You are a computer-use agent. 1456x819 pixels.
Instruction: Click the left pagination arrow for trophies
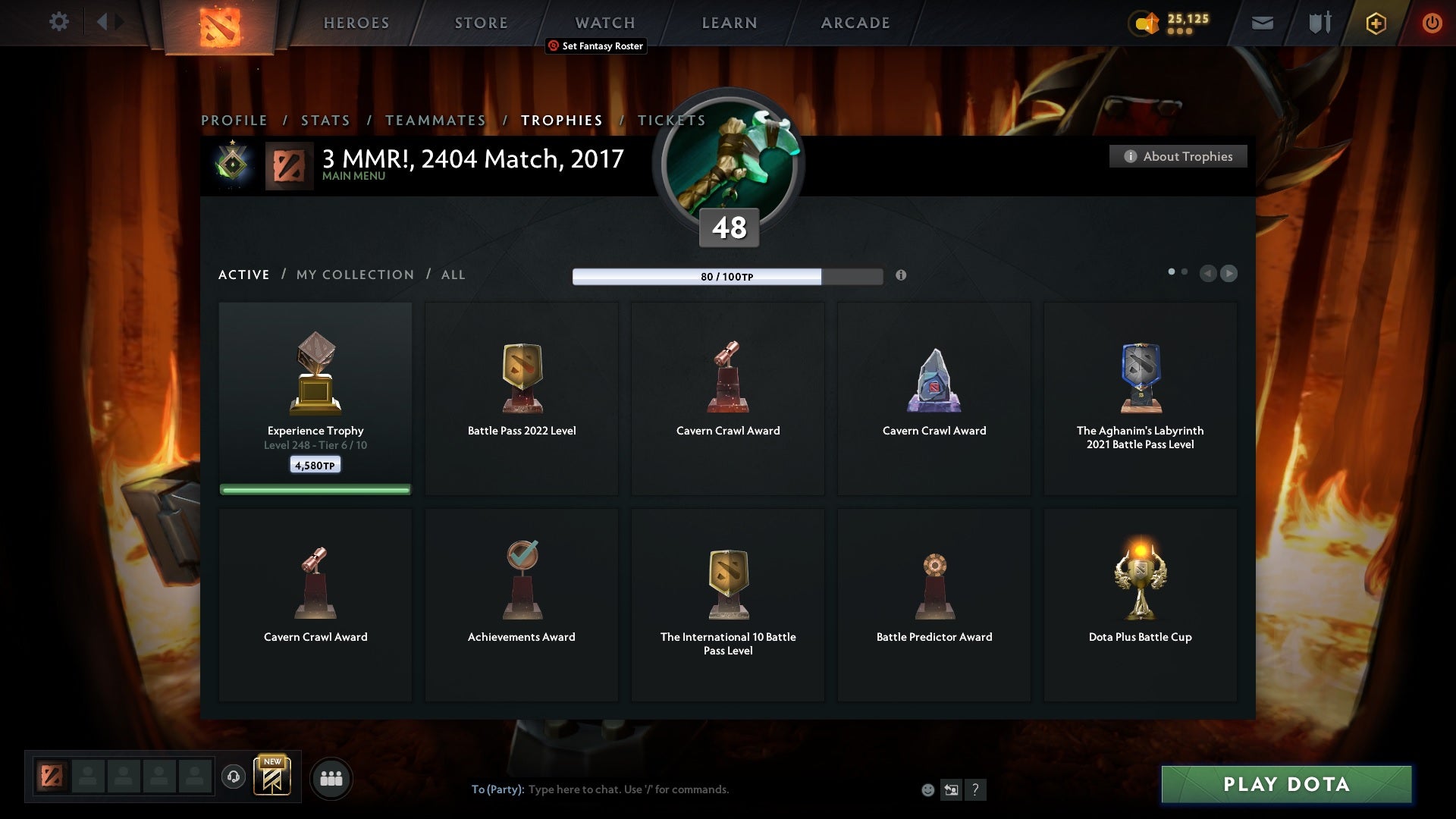click(1209, 274)
